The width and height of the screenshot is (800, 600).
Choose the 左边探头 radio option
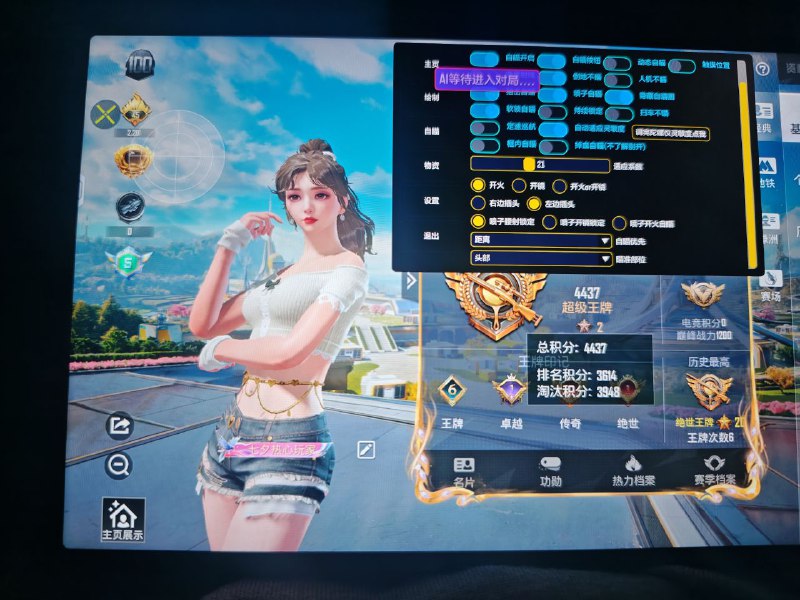(534, 203)
